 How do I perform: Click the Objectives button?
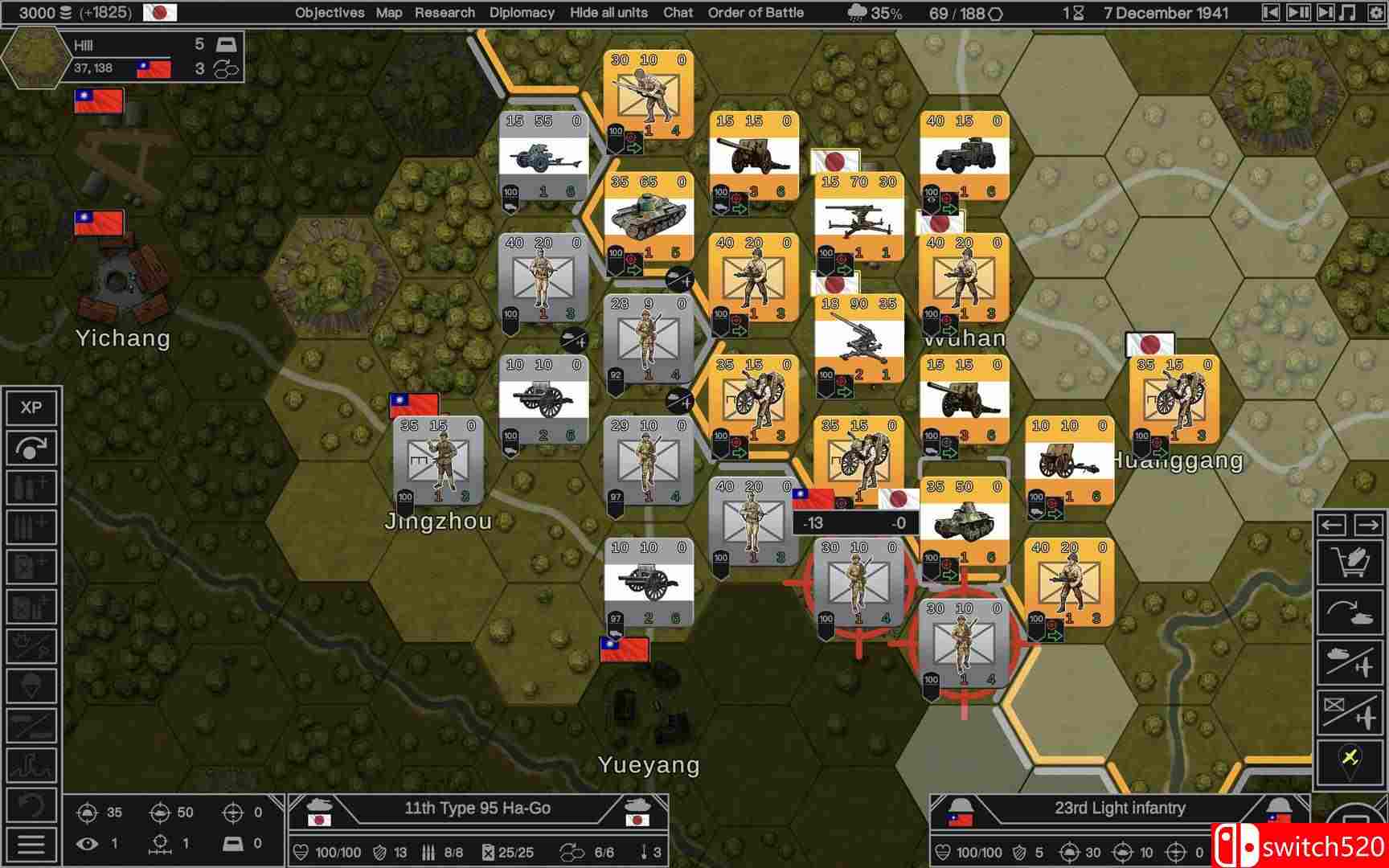click(328, 12)
